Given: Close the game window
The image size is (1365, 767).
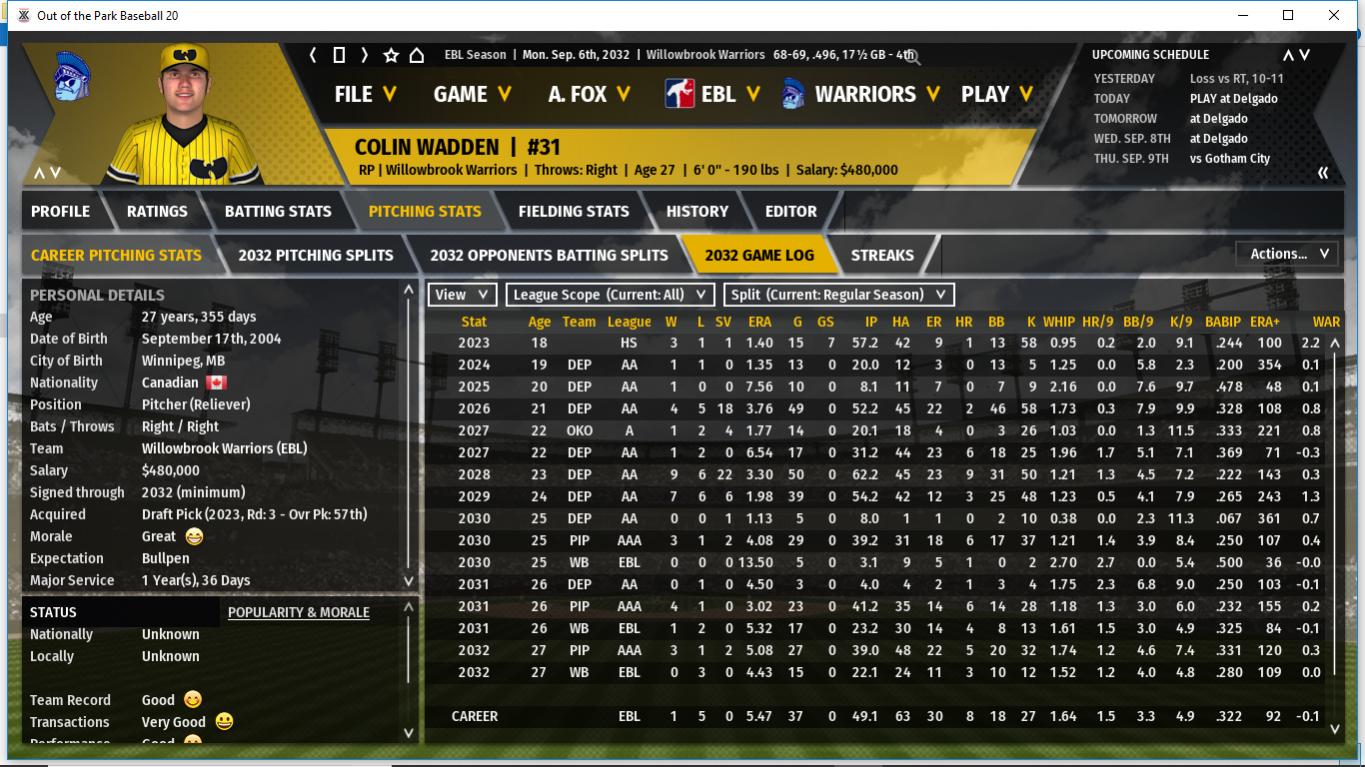Looking at the screenshot, I should 1333,15.
